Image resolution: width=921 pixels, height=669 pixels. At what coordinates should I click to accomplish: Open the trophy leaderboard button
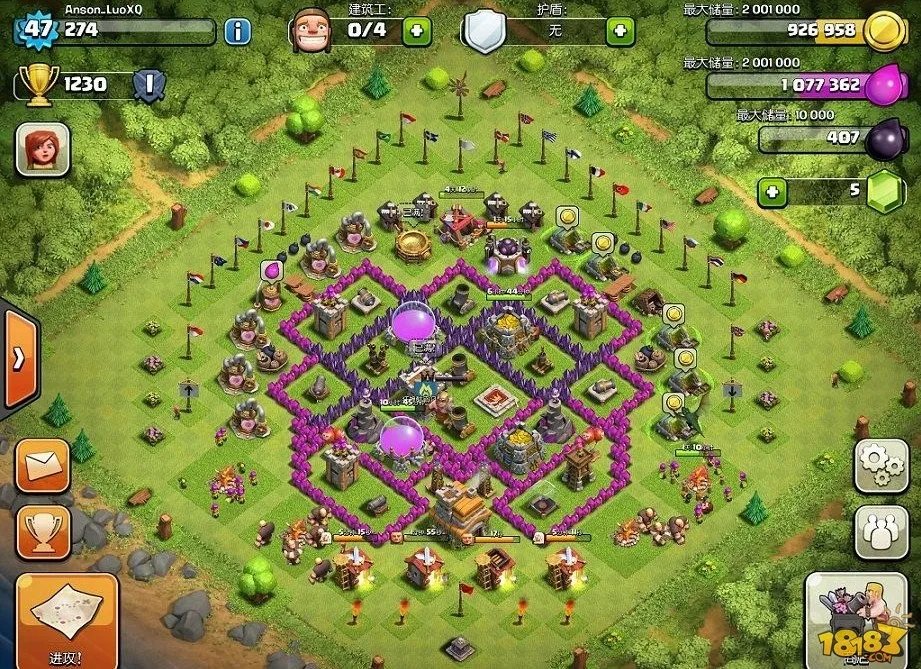[x=43, y=530]
